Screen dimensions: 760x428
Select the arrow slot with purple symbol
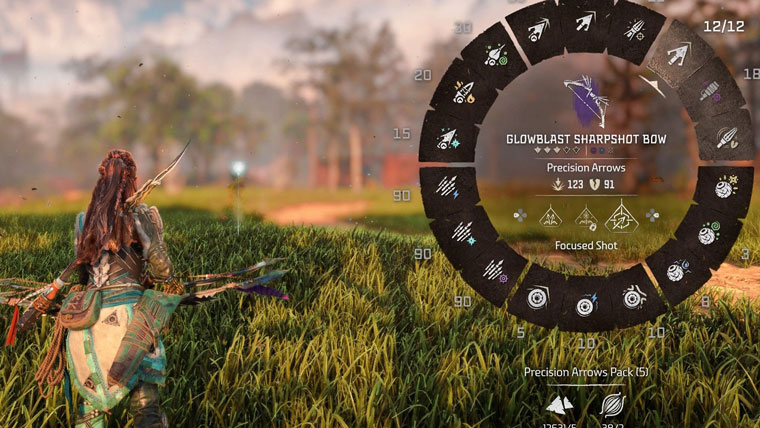pyautogui.click(x=712, y=92)
